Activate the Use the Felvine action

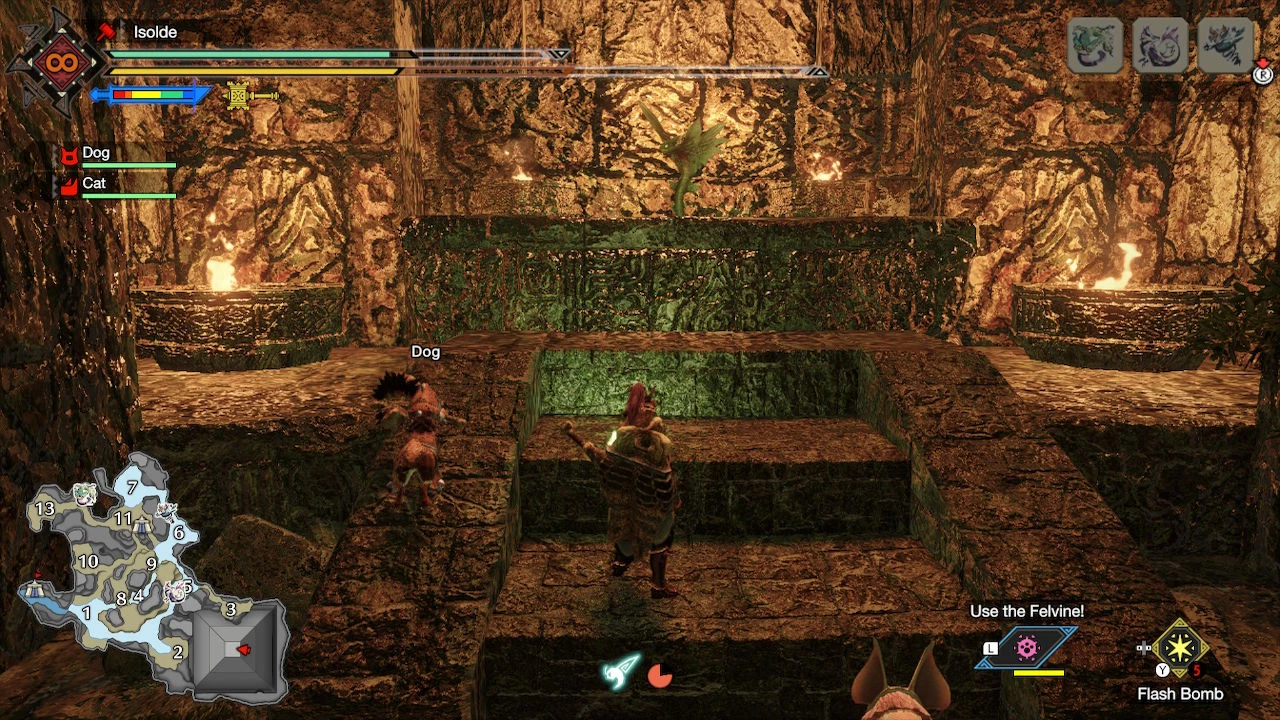(1027, 648)
